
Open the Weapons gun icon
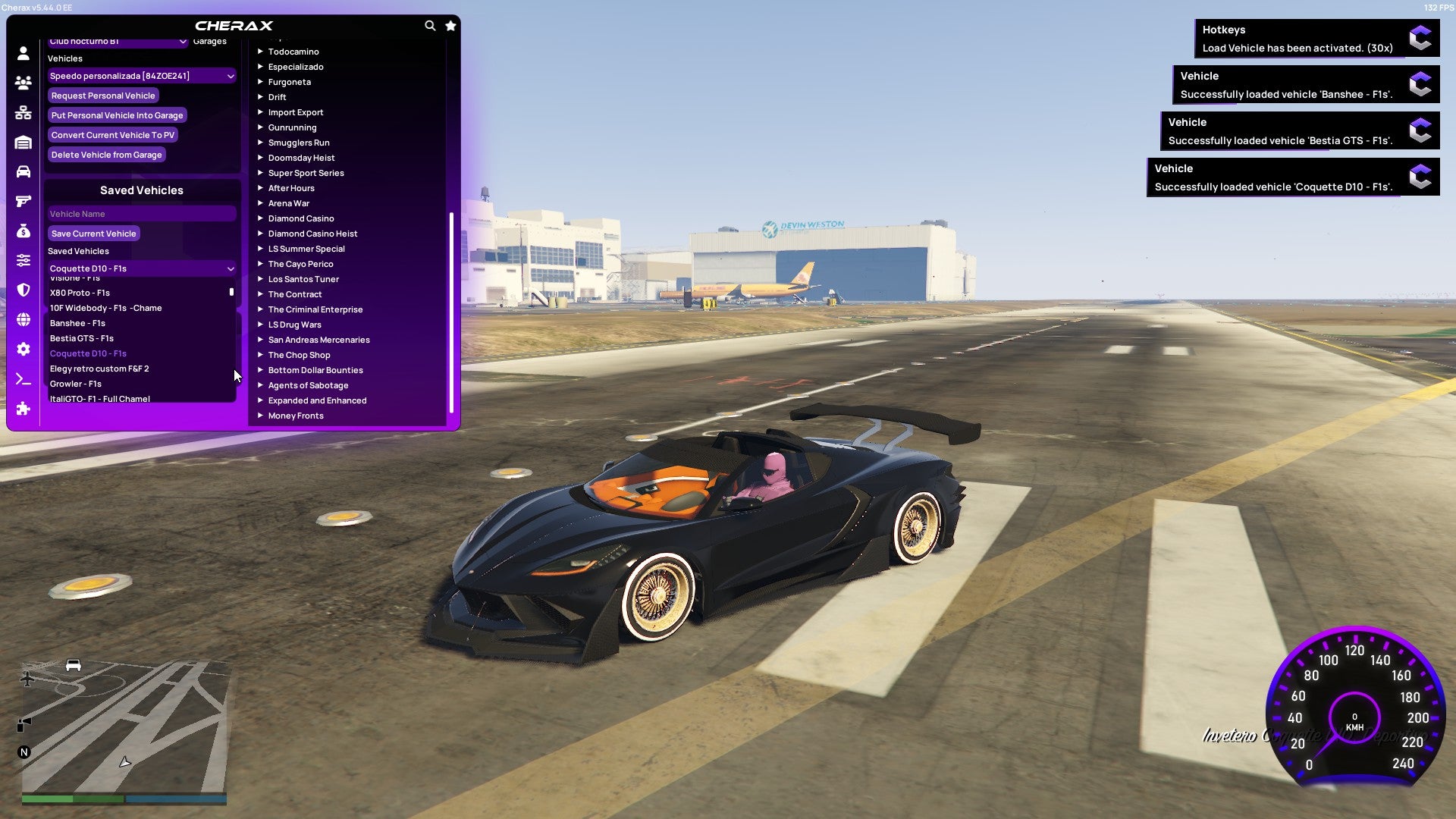click(x=22, y=201)
